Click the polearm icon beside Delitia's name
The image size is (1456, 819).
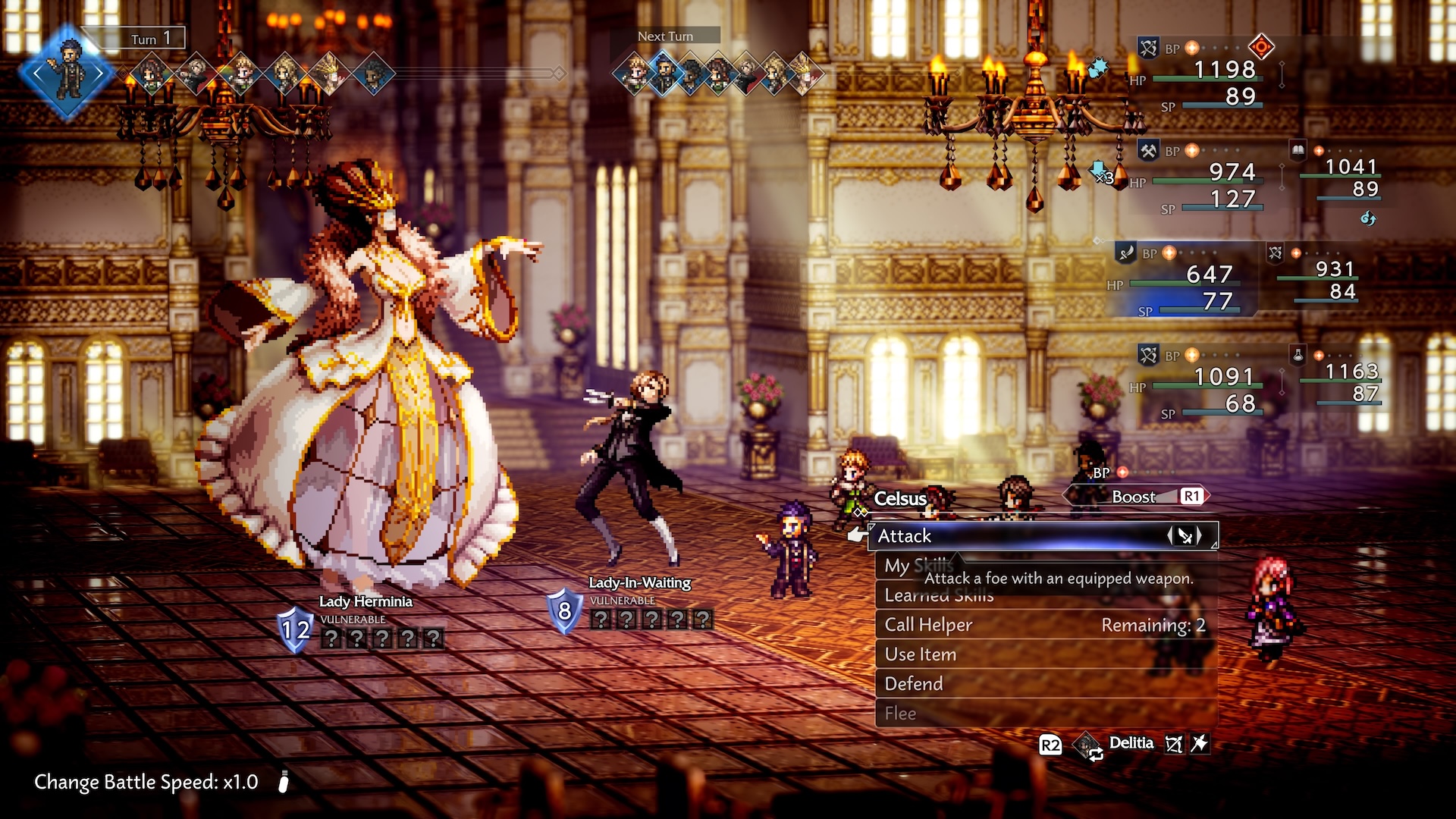coord(1200,745)
